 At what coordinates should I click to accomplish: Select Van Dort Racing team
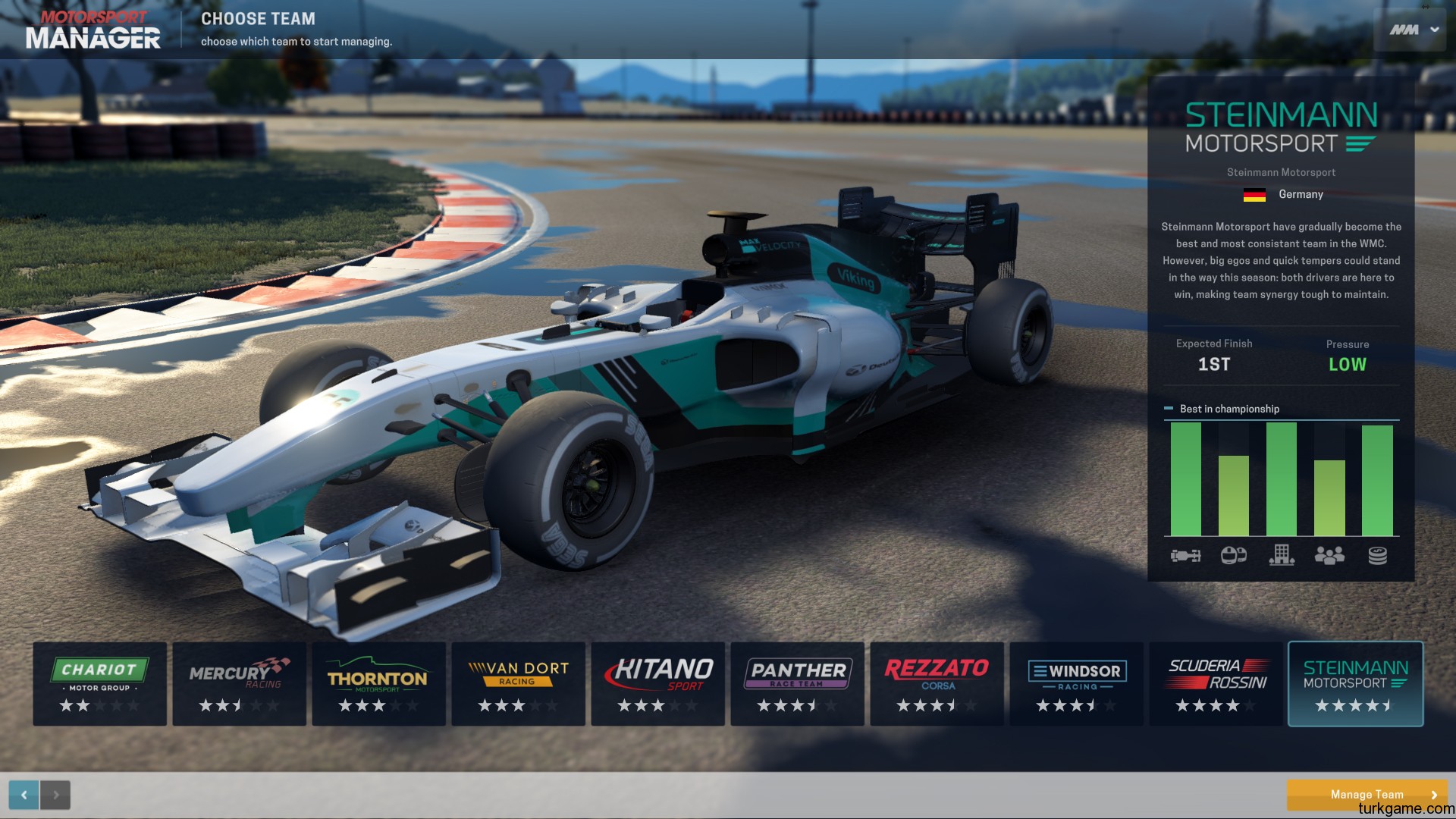[x=518, y=684]
